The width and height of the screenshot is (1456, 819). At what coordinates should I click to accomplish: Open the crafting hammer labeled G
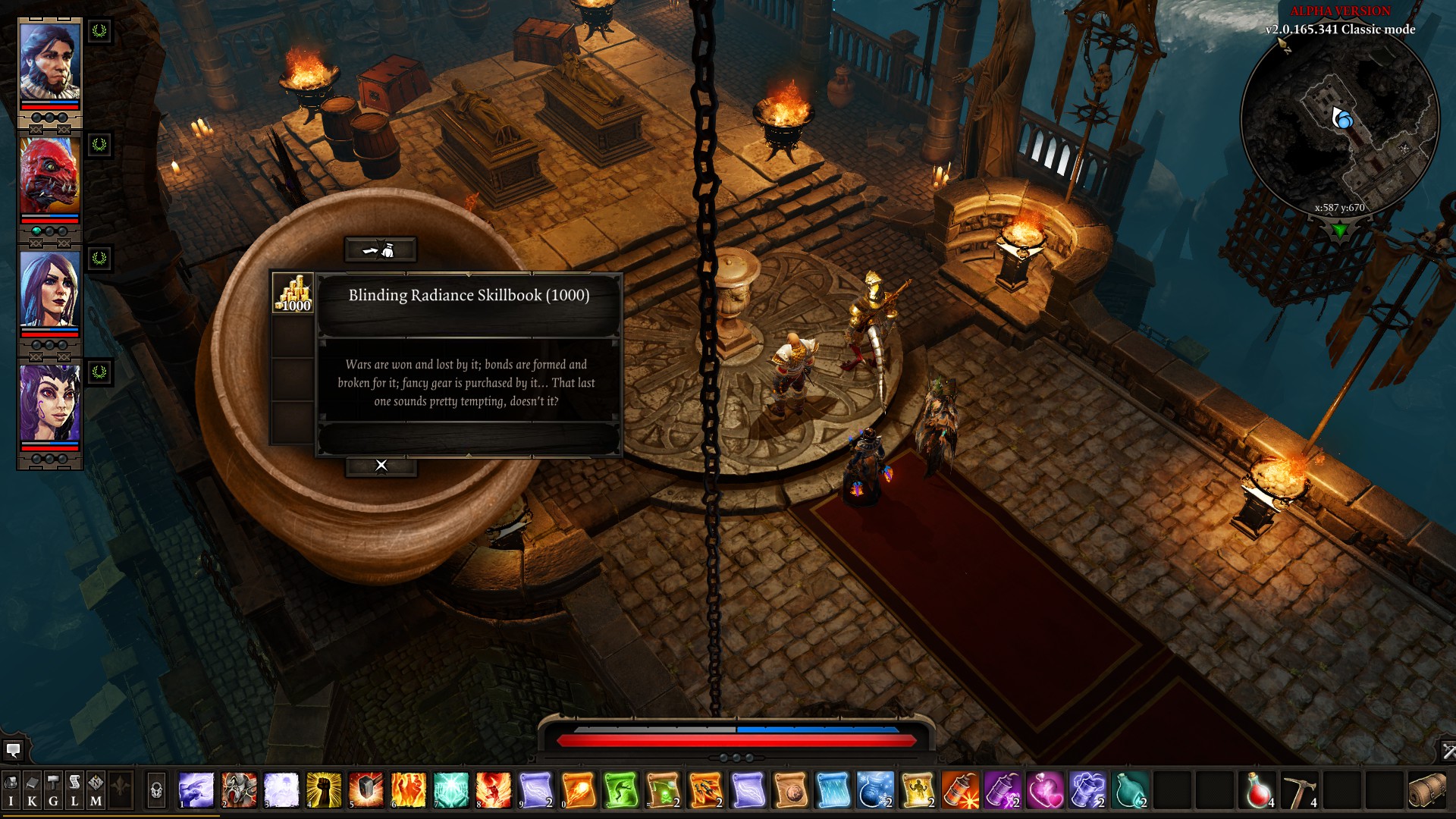pos(53,791)
